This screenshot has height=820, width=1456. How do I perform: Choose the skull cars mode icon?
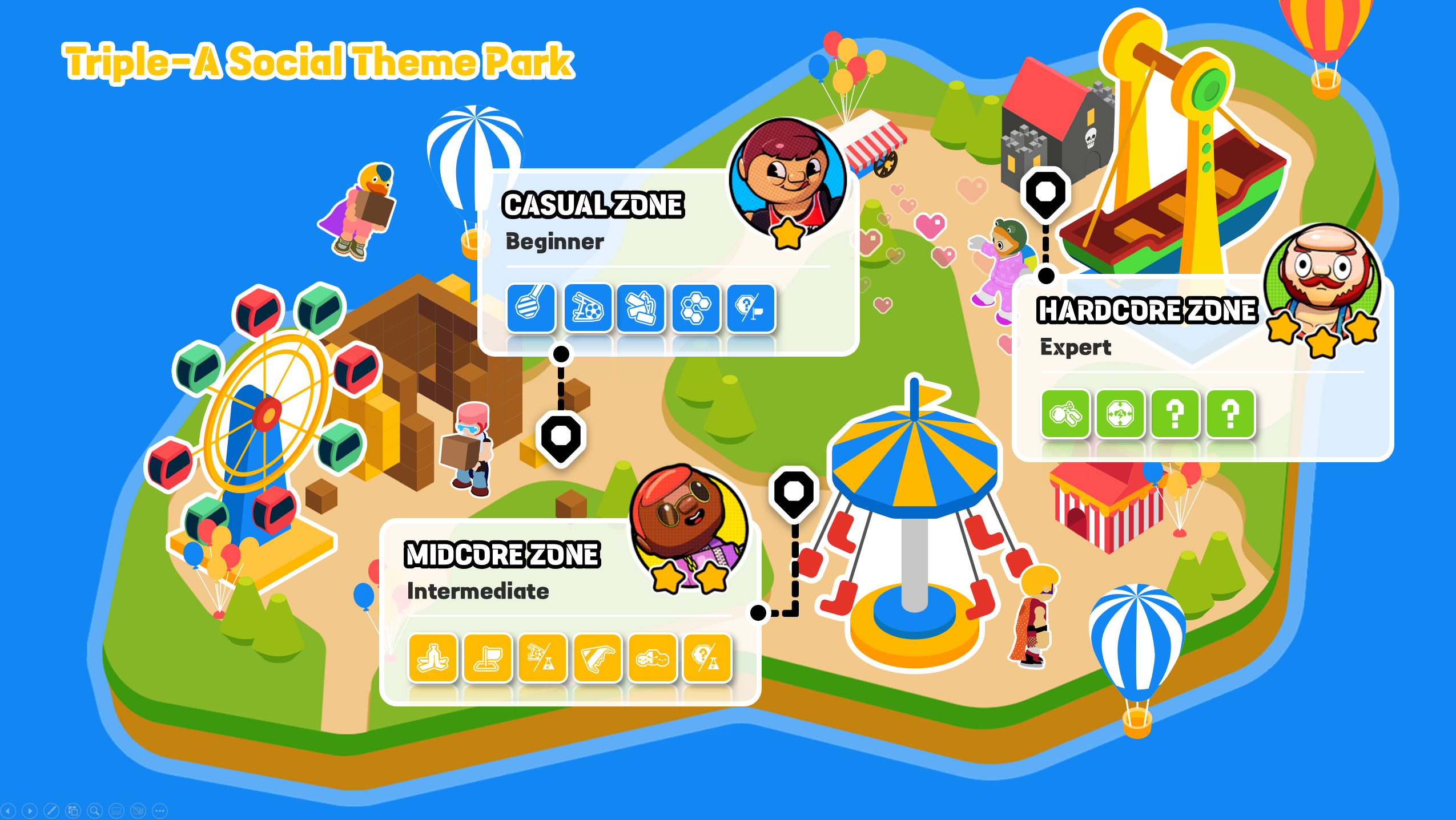(x=652, y=658)
